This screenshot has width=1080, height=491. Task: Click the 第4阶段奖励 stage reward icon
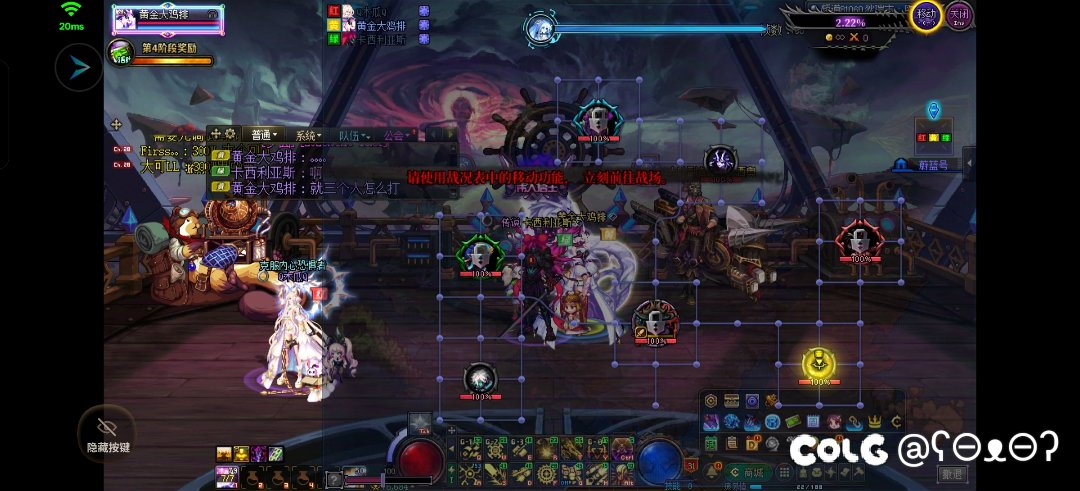point(122,52)
